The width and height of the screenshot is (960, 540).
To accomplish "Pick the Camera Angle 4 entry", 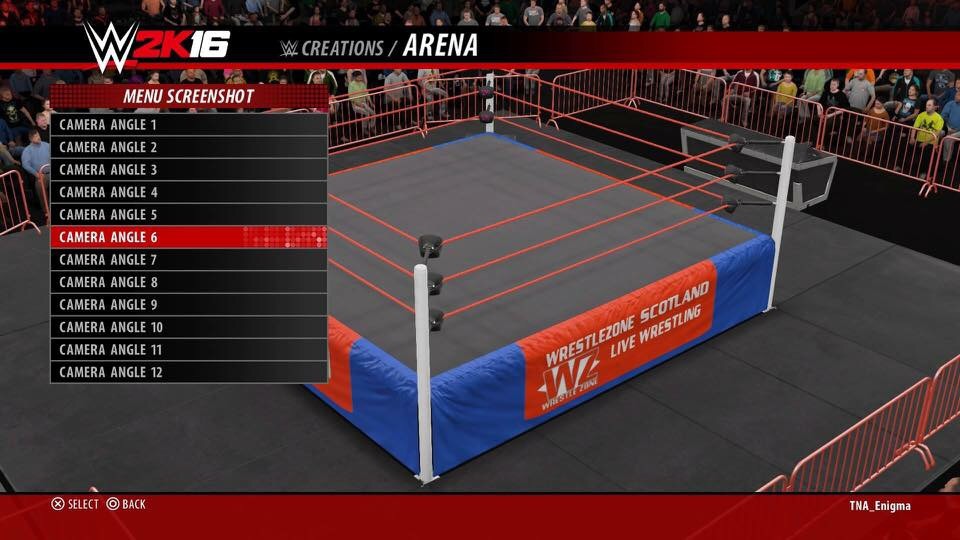I will tap(189, 192).
